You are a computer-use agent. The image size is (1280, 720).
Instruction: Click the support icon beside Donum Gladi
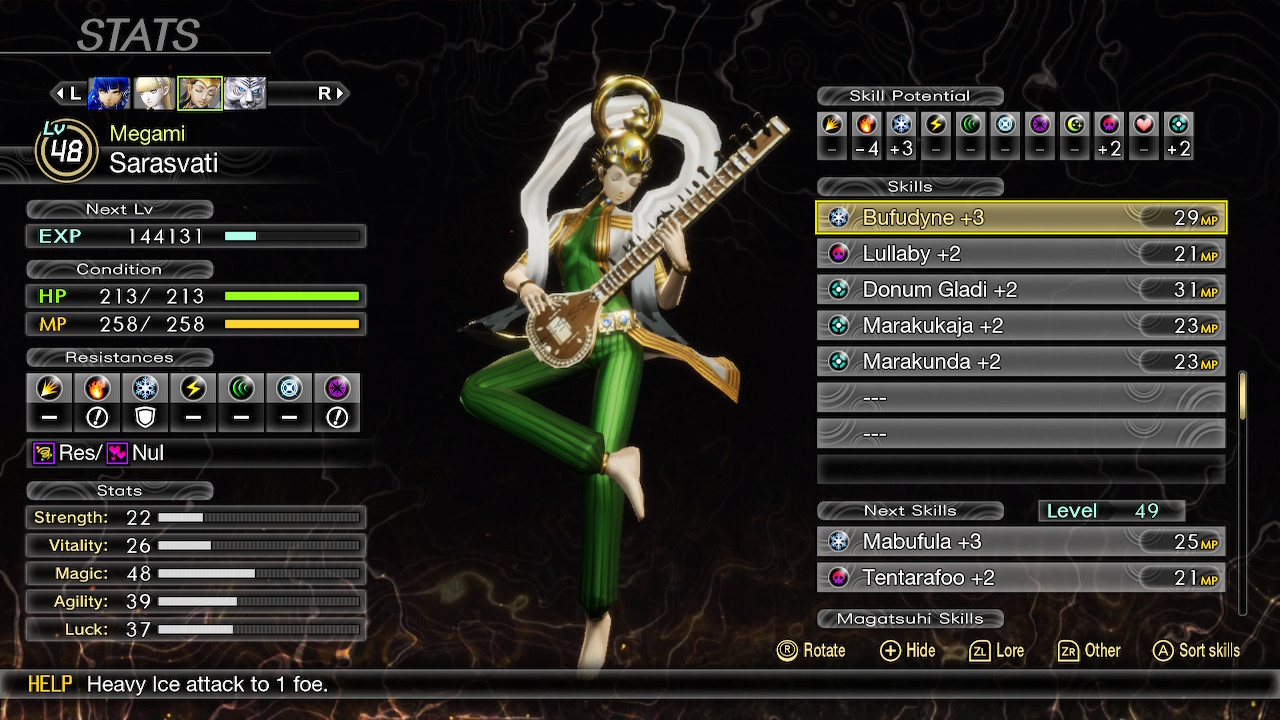pyautogui.click(x=837, y=289)
